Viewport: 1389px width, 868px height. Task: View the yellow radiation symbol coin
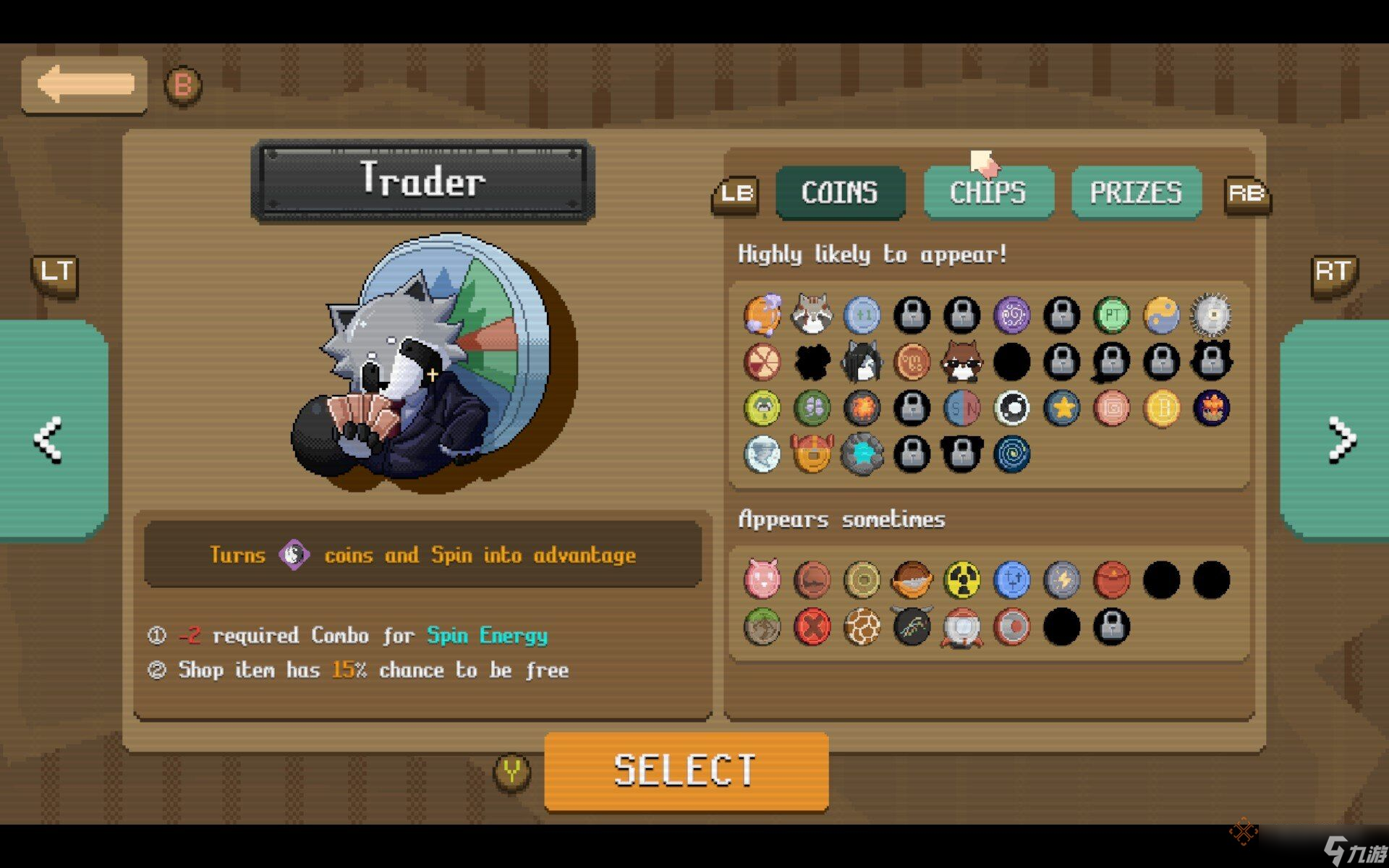pos(961,580)
